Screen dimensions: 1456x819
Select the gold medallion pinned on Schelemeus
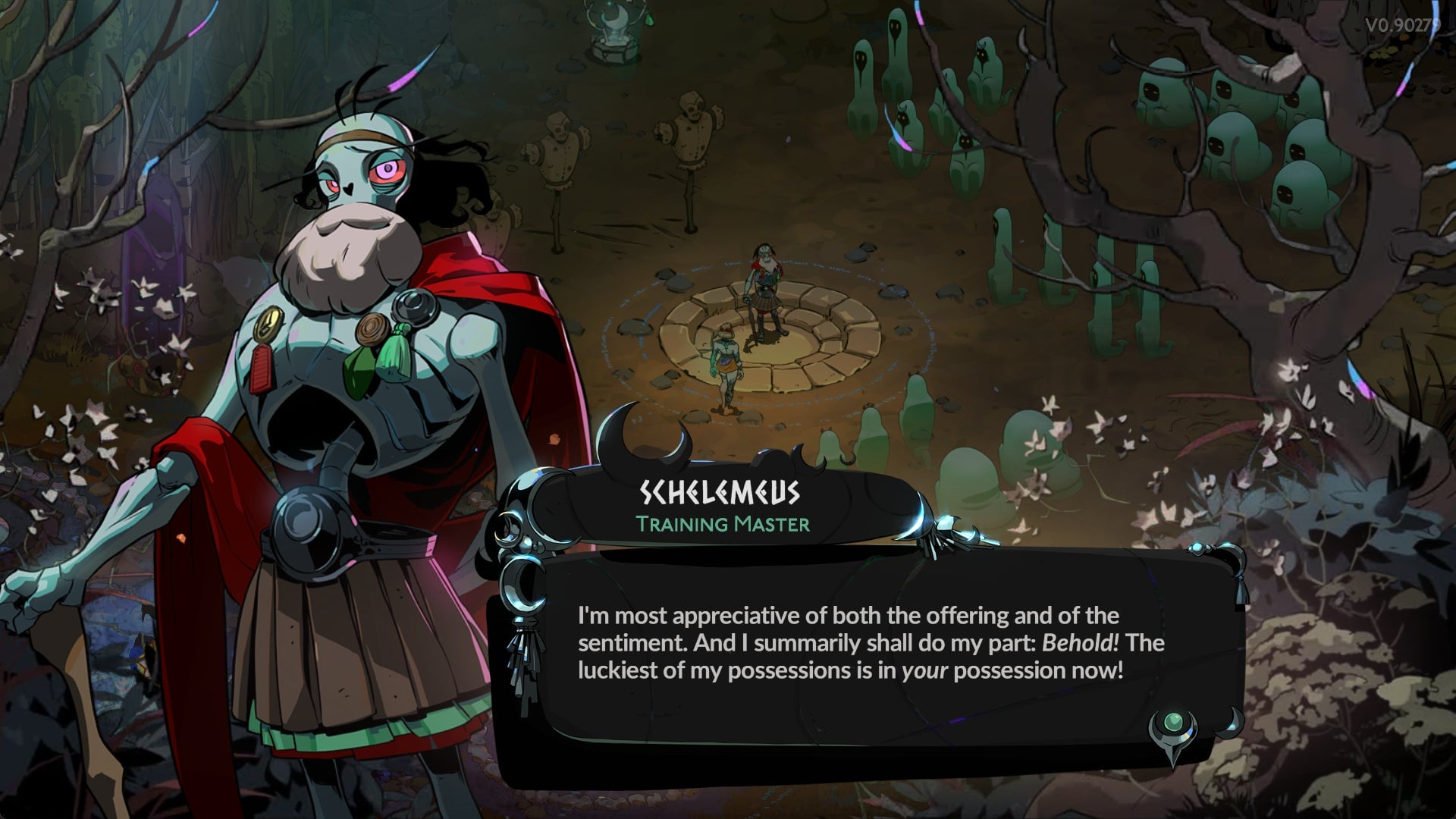268,323
